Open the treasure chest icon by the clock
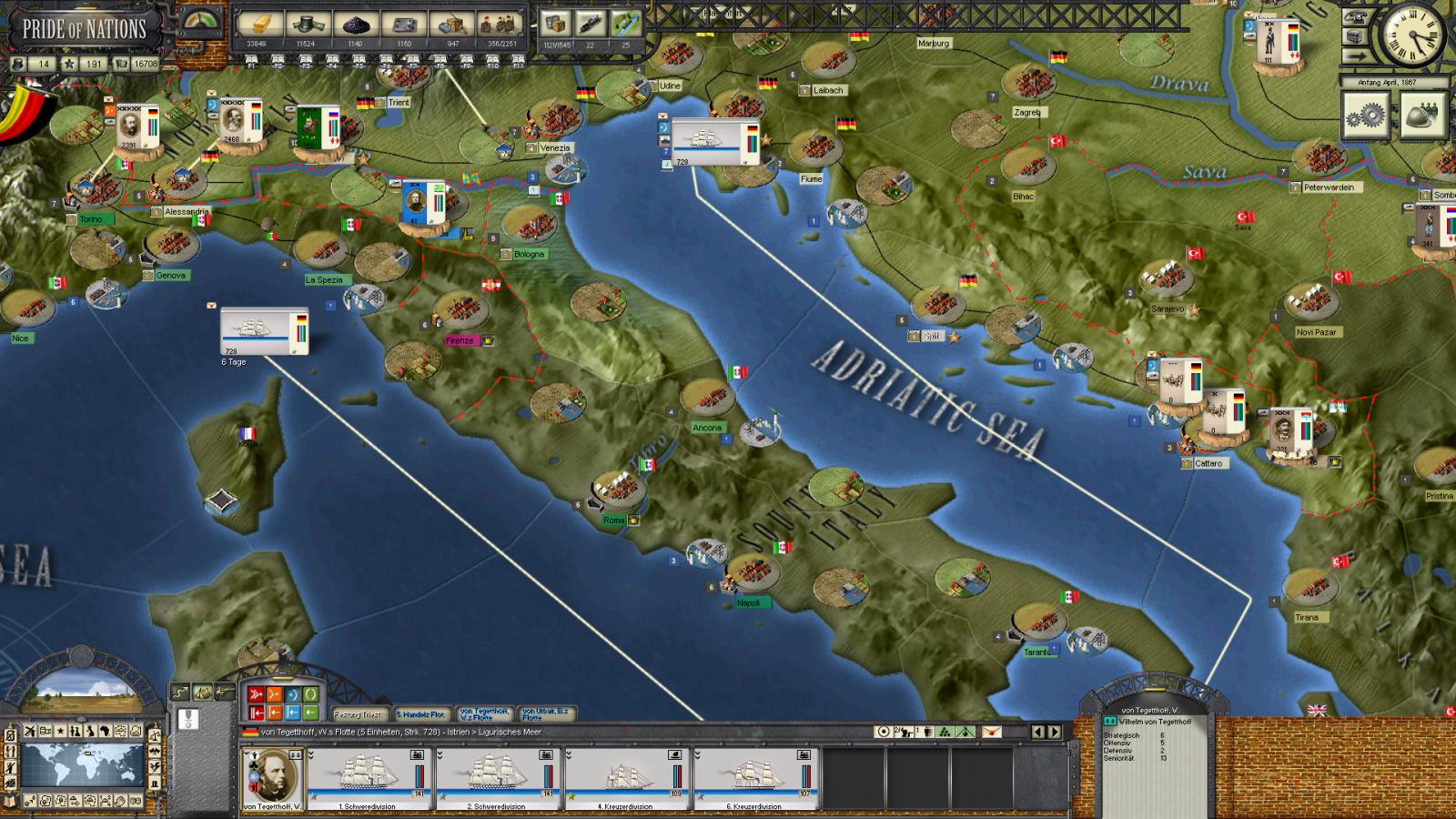The width and height of the screenshot is (1456, 819). tap(1354, 36)
